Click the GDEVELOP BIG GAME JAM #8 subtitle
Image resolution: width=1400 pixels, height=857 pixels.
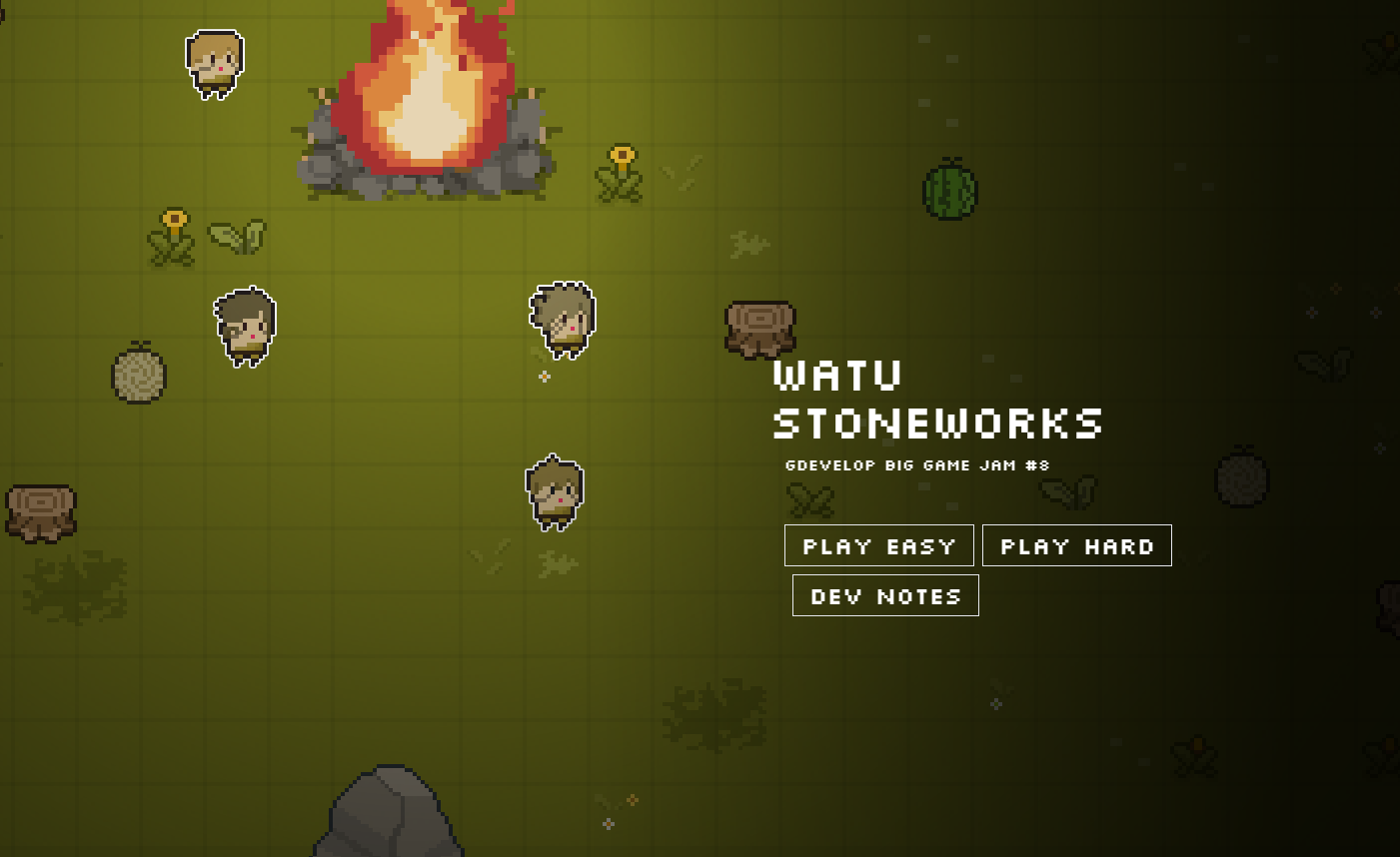[915, 464]
